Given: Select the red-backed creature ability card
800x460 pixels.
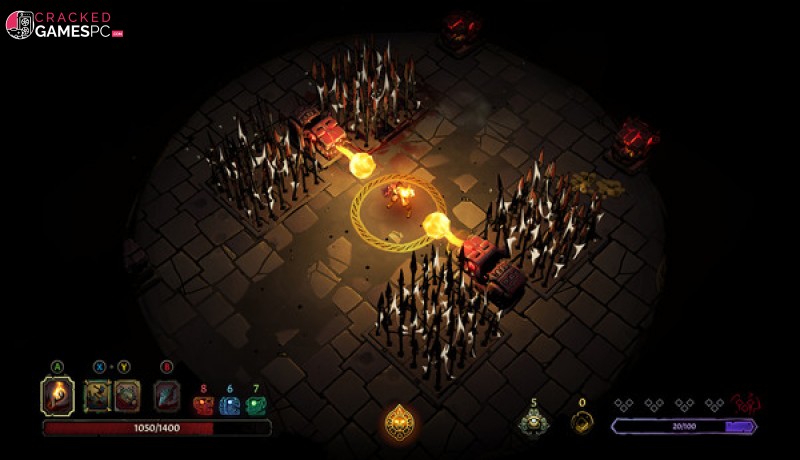Looking at the screenshot, I should click(x=127, y=396).
